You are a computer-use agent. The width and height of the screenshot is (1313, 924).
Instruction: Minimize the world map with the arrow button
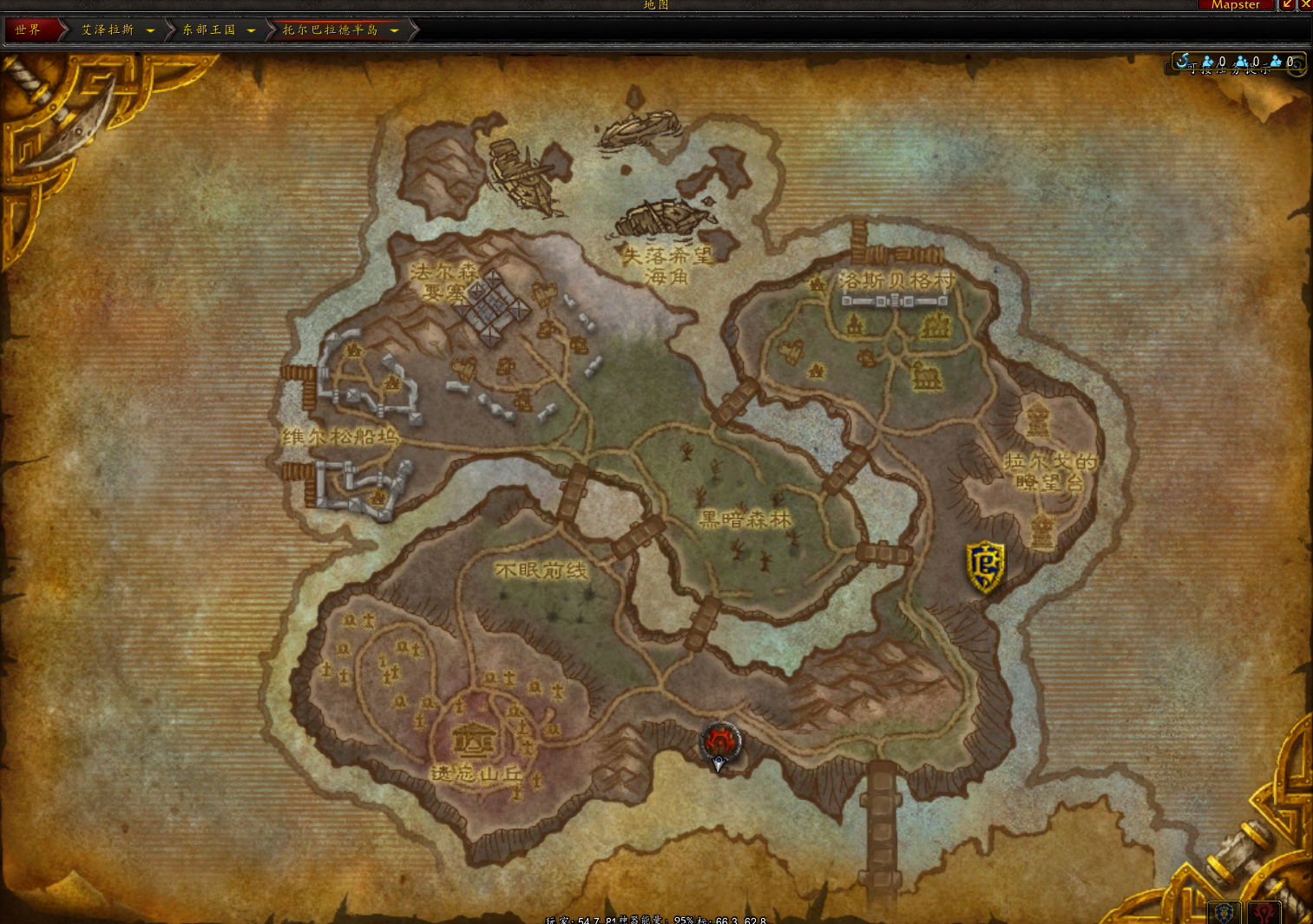(1288, 5)
